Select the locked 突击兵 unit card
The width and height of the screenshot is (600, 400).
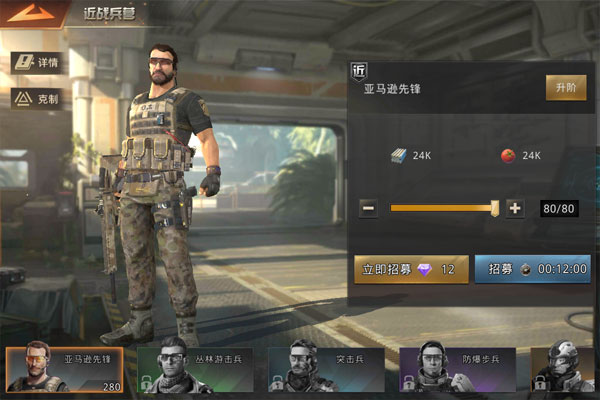(x=326, y=370)
